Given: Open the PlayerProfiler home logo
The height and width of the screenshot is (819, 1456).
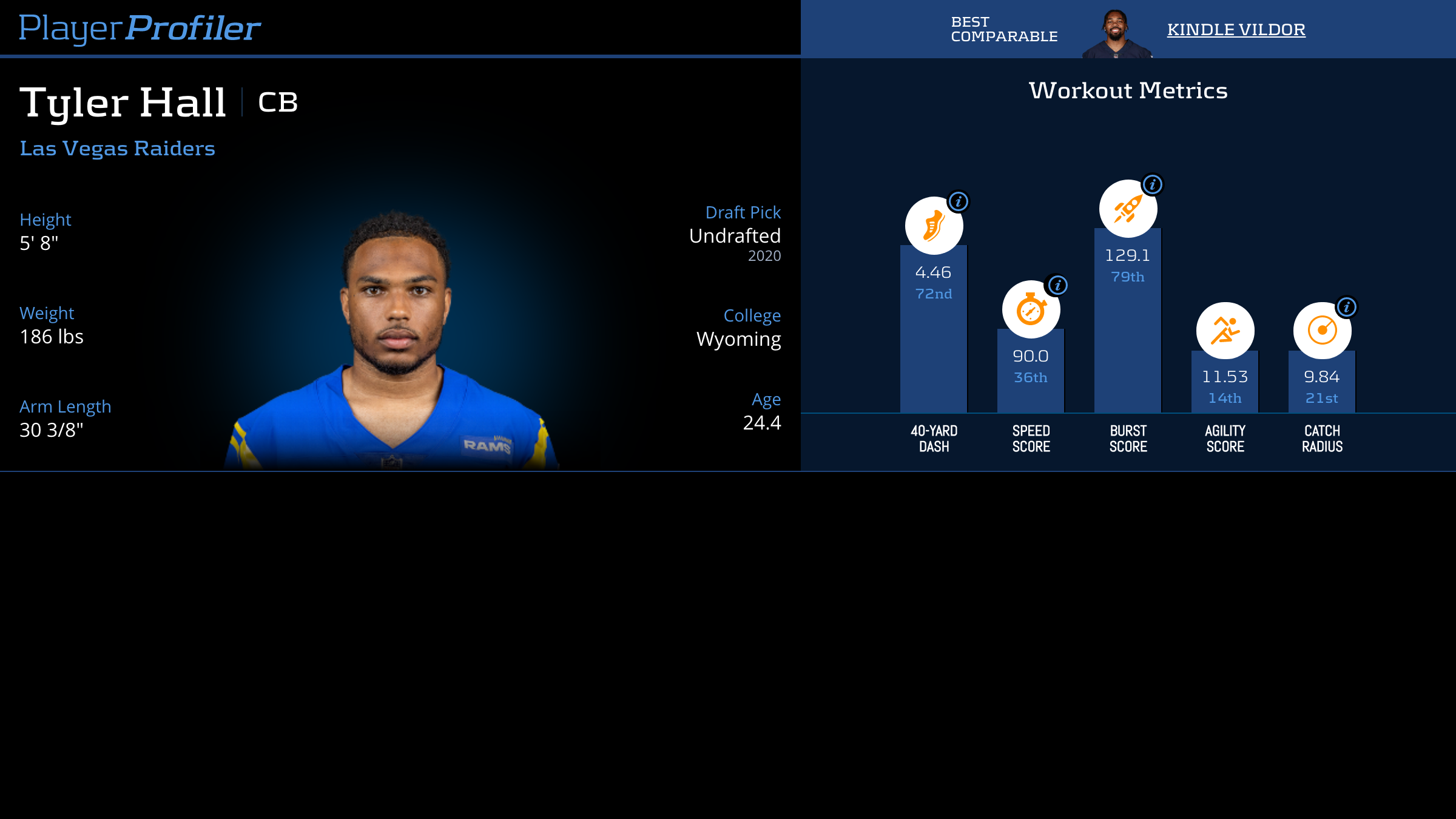Looking at the screenshot, I should pos(140,28).
